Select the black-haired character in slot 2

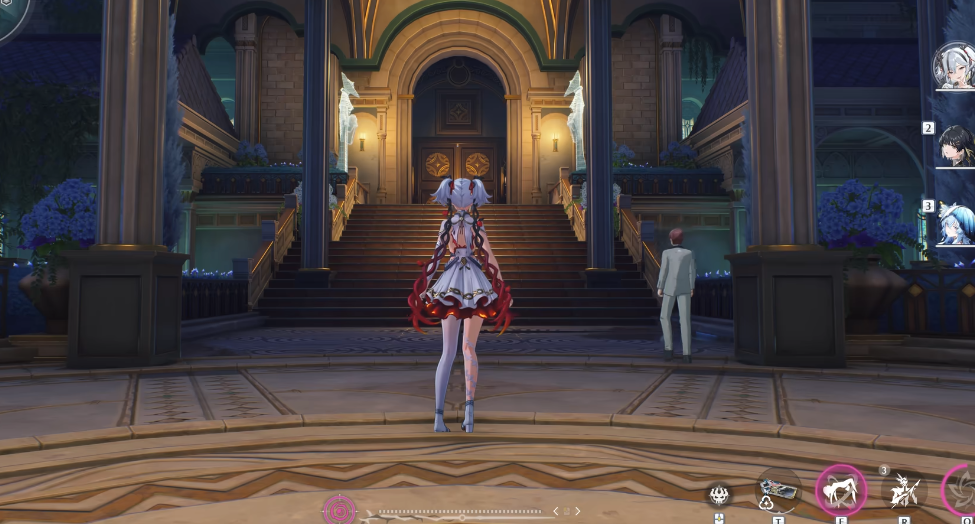(x=954, y=146)
